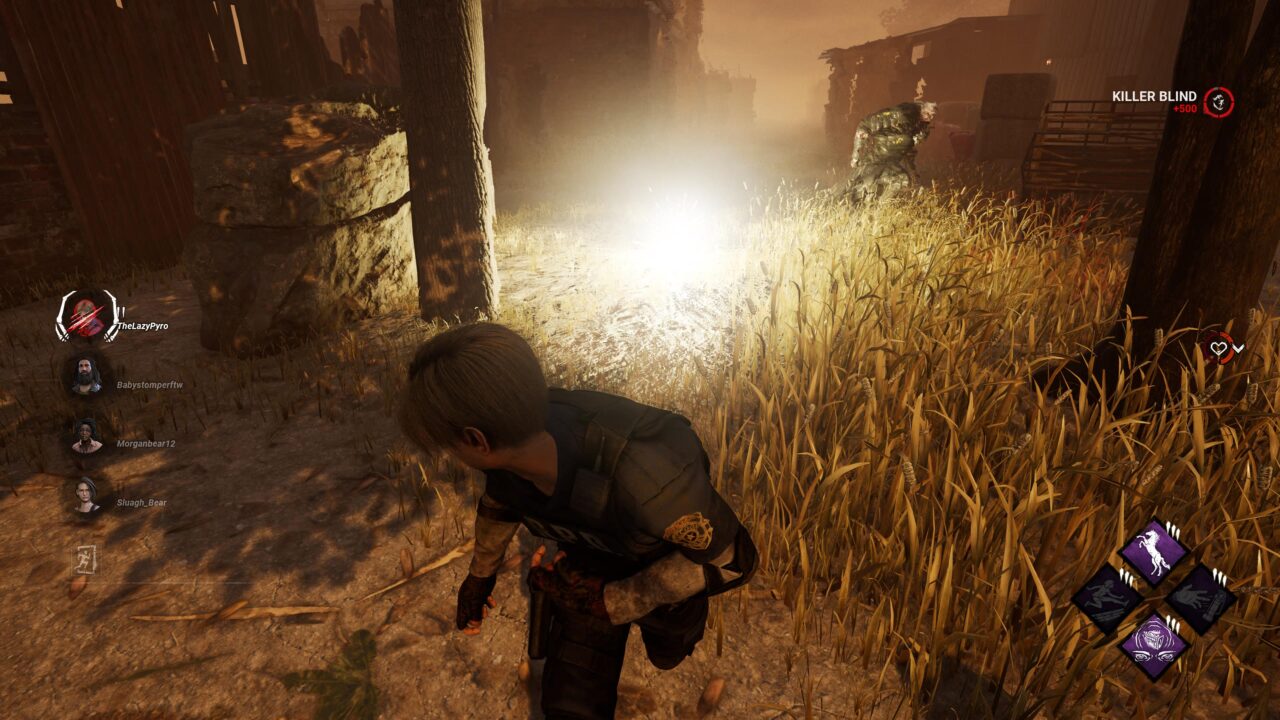Select TheLazyPyro's injured status portrait
This screenshot has height=720, width=1280.
(x=87, y=317)
